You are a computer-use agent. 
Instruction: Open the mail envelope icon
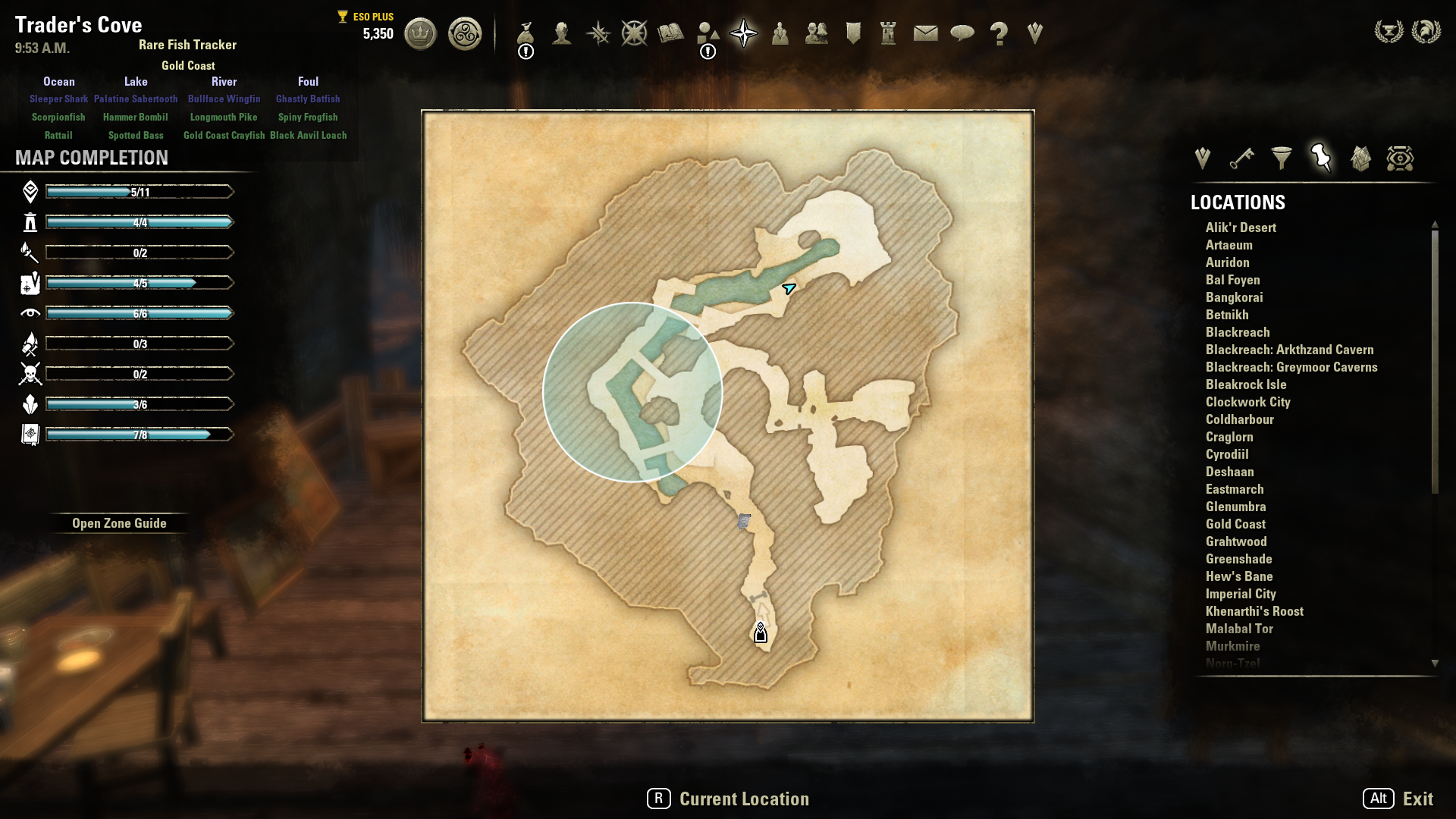click(x=925, y=33)
